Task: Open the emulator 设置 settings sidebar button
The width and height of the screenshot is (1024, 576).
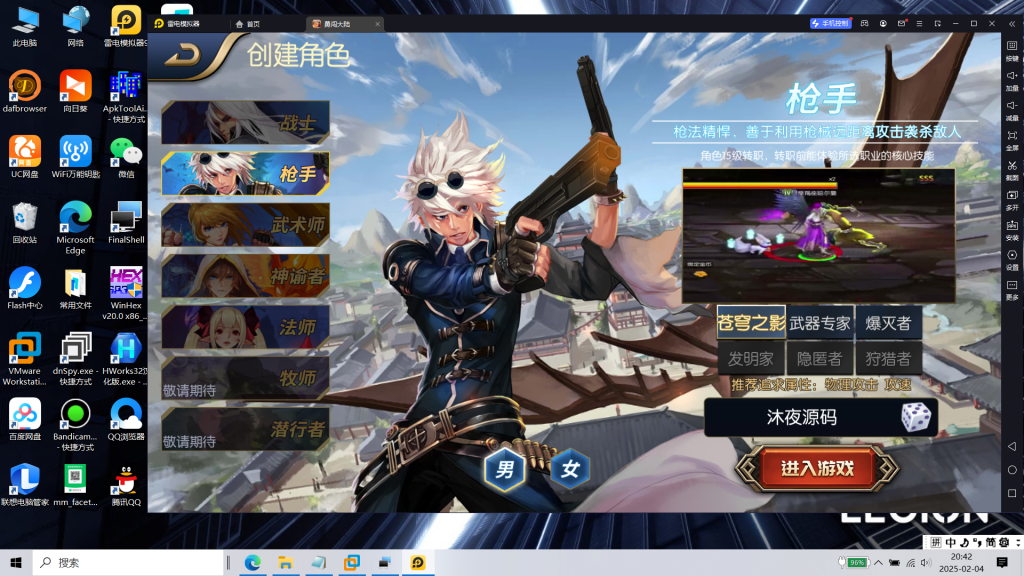Action: [1012, 260]
